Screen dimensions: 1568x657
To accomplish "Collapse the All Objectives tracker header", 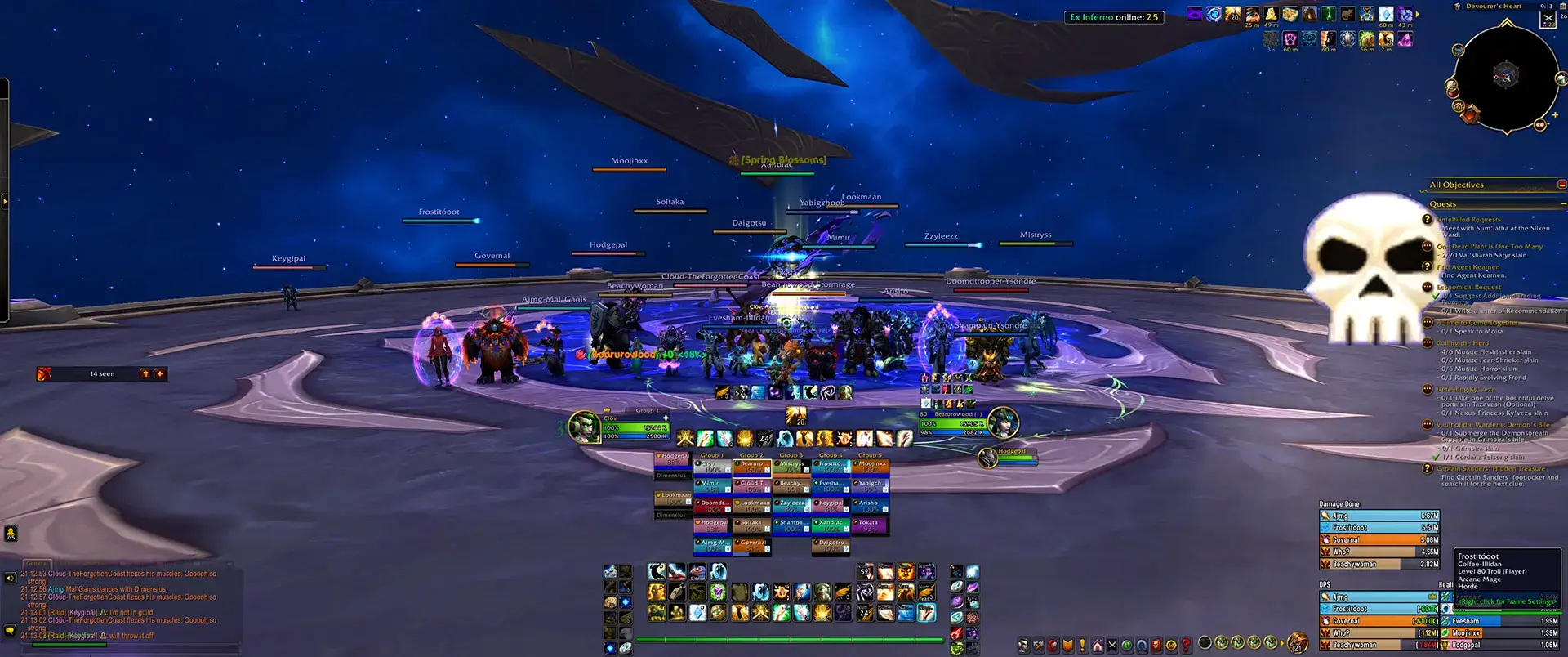I will point(1563,184).
